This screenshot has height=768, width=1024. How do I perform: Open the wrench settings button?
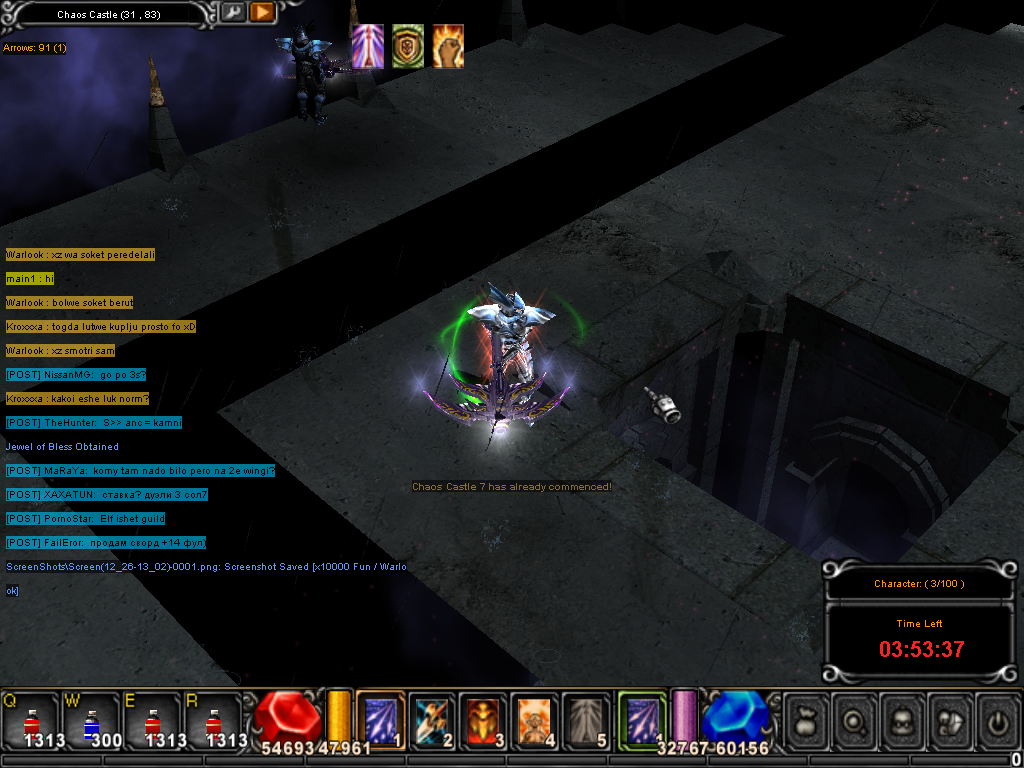coord(232,13)
